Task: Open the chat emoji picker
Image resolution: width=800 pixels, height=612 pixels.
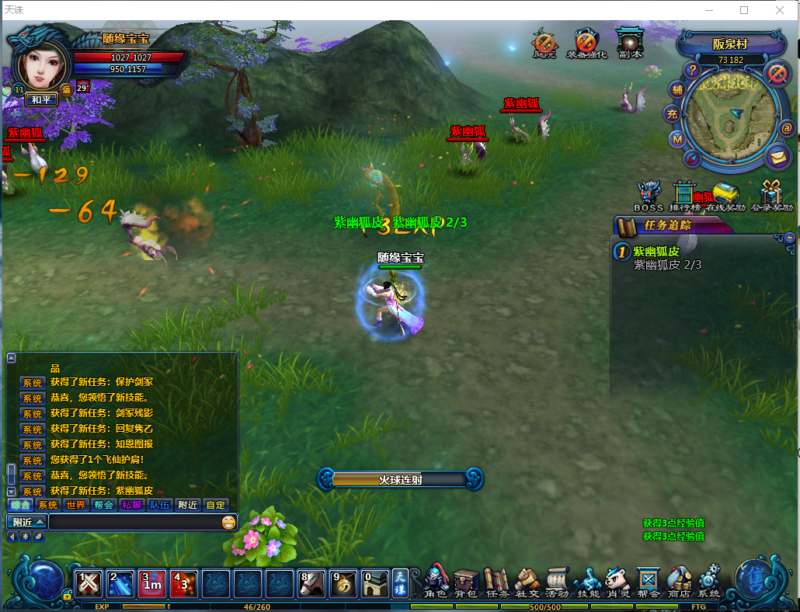Action: (229, 522)
